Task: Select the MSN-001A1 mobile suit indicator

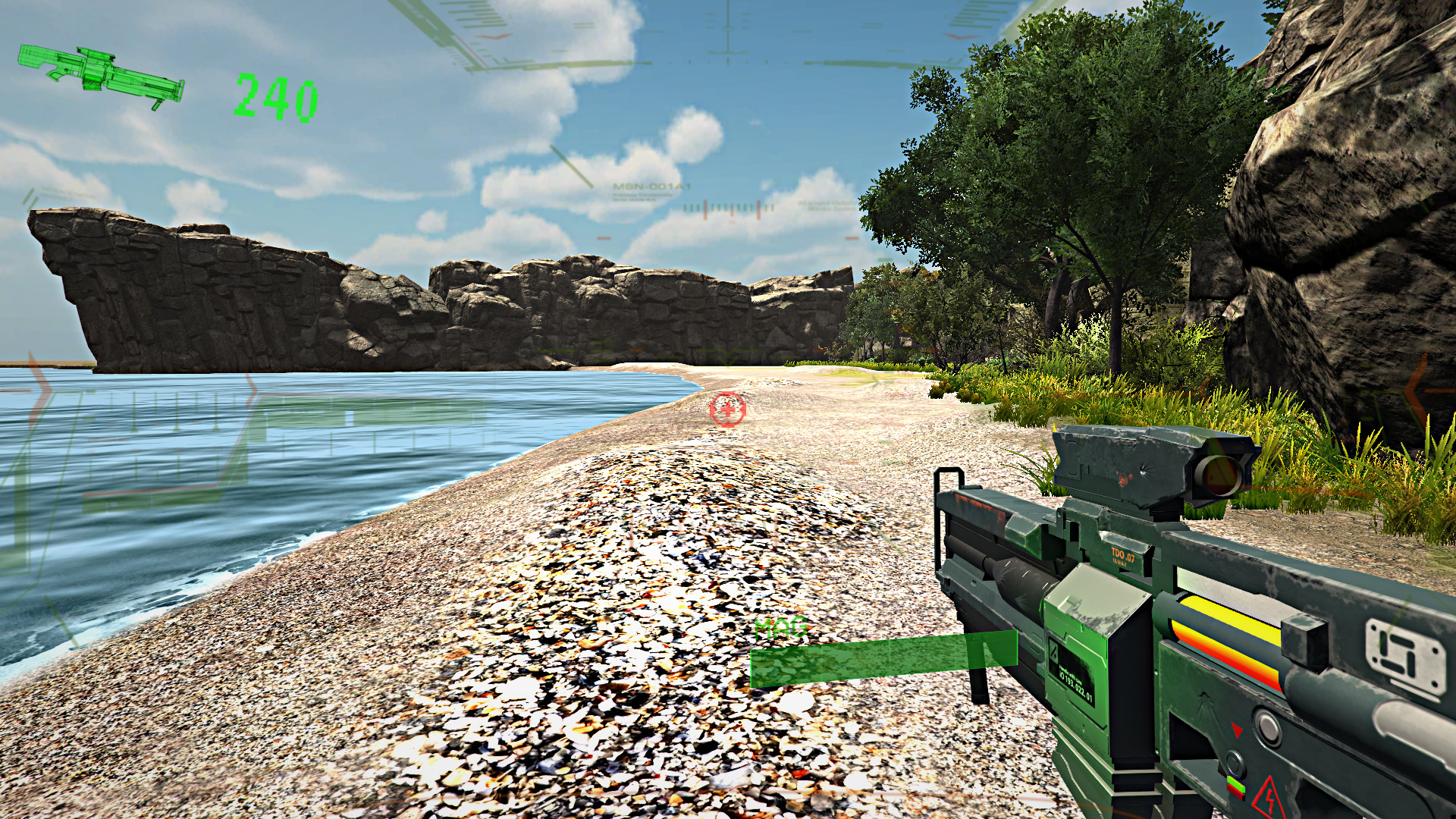Action: [651, 188]
